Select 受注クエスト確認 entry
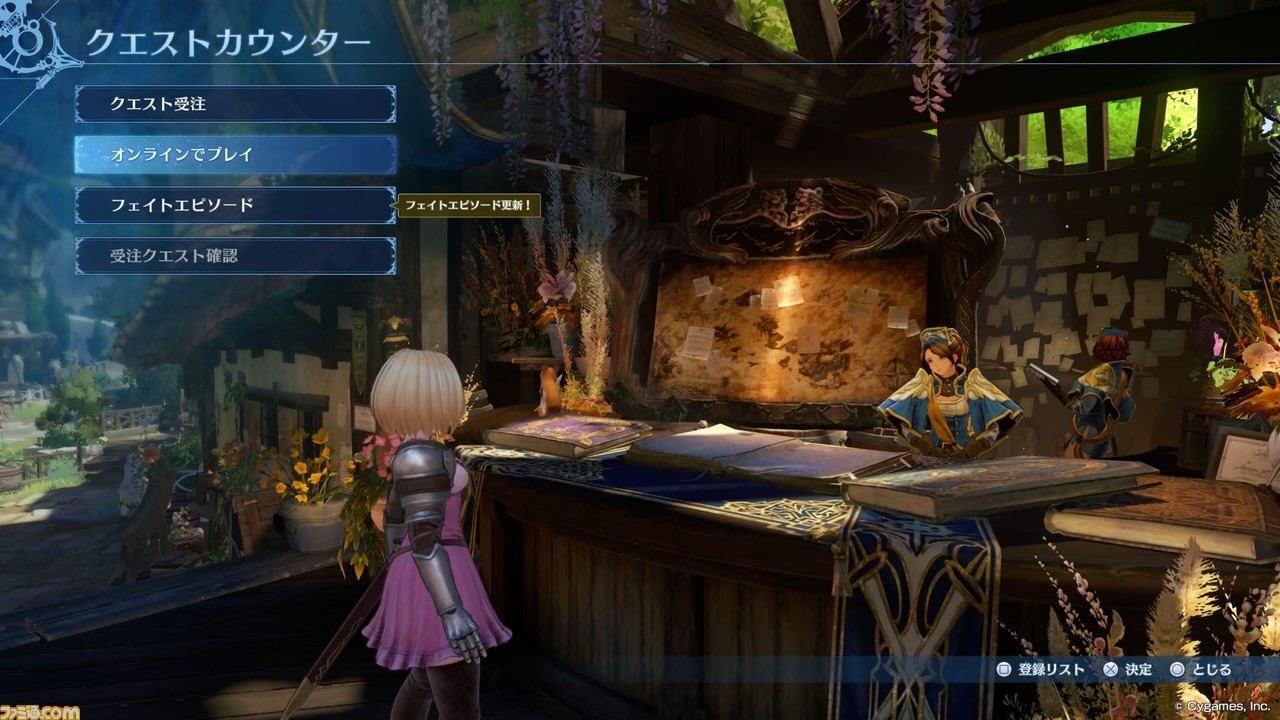Viewport: 1280px width, 720px height. [235, 256]
